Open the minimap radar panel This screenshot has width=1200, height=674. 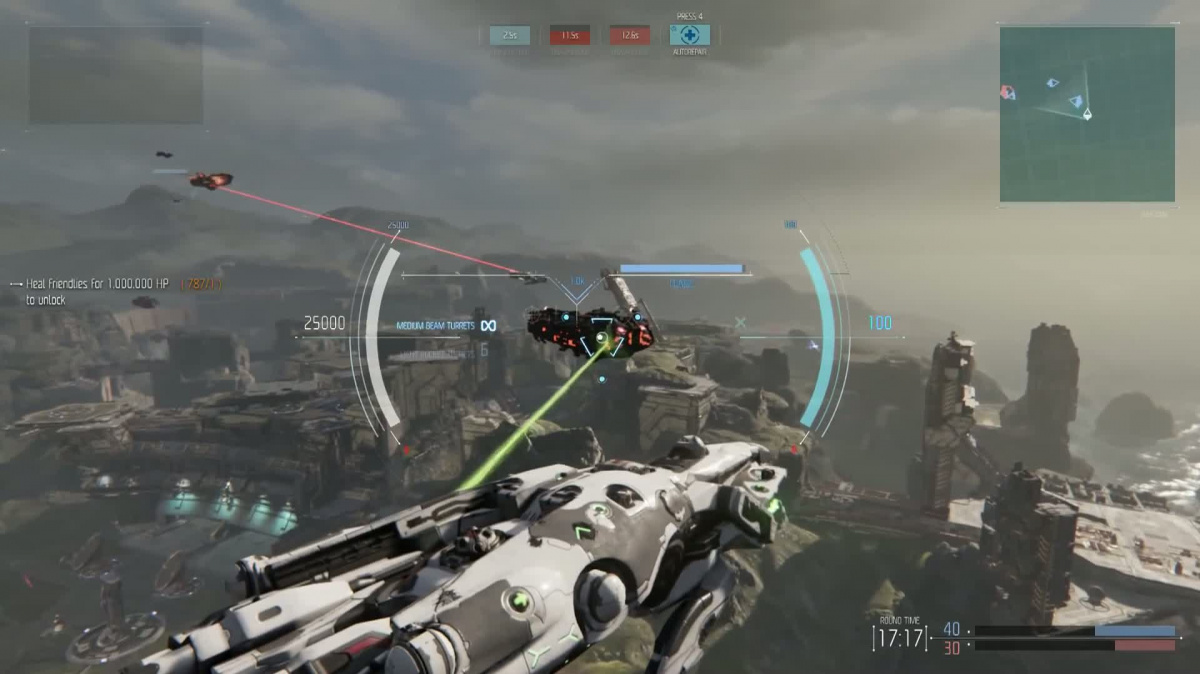pyautogui.click(x=1087, y=114)
